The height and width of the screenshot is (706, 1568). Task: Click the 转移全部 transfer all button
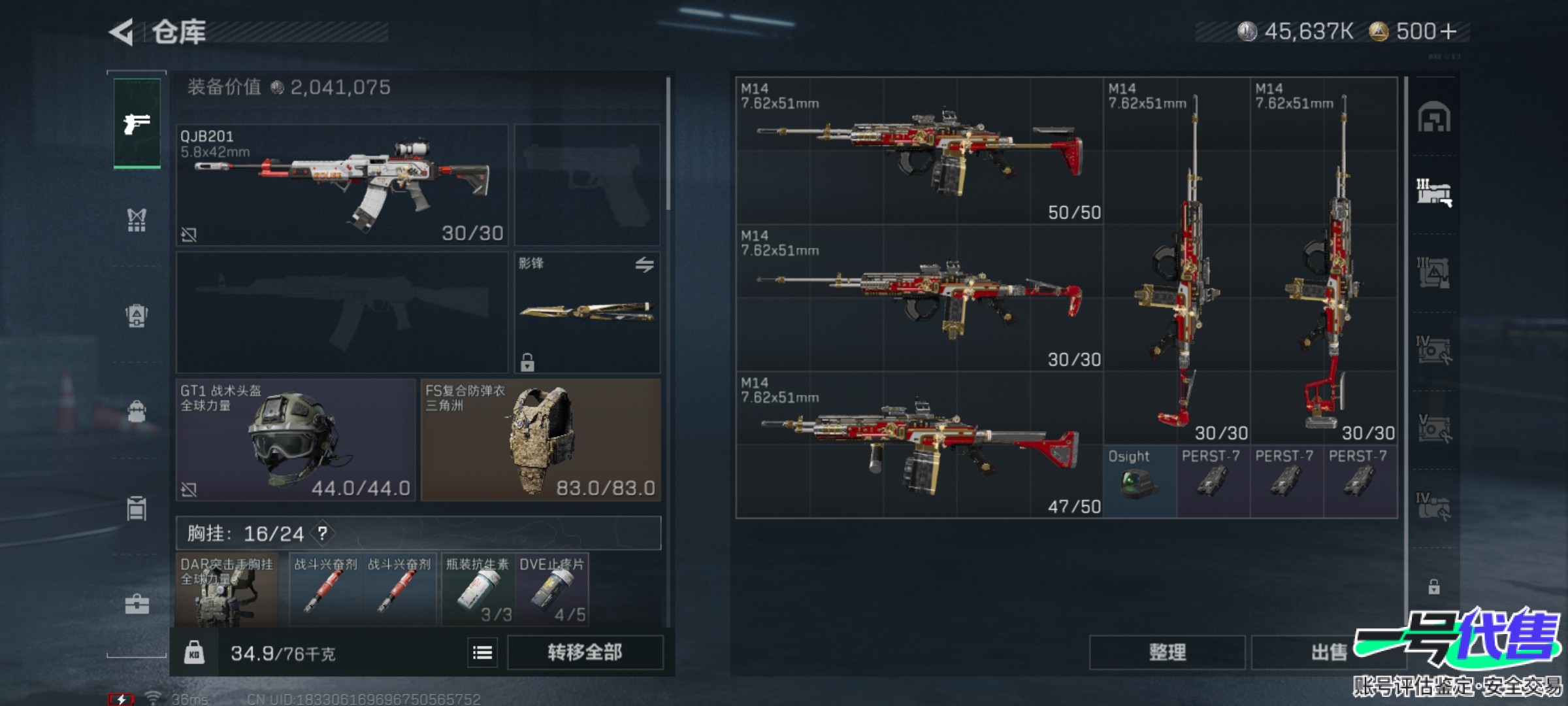585,652
